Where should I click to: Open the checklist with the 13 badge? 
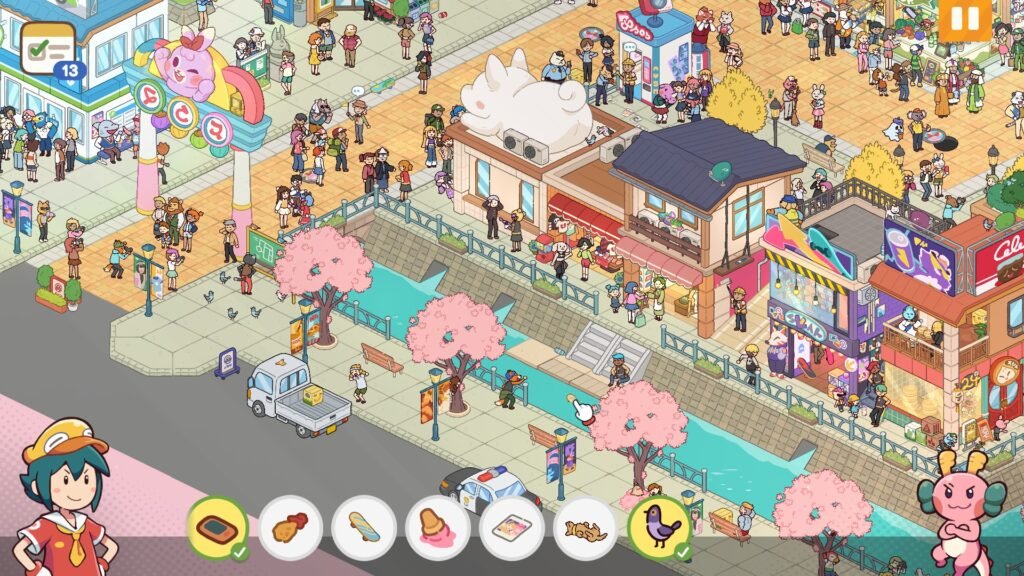pos(48,48)
